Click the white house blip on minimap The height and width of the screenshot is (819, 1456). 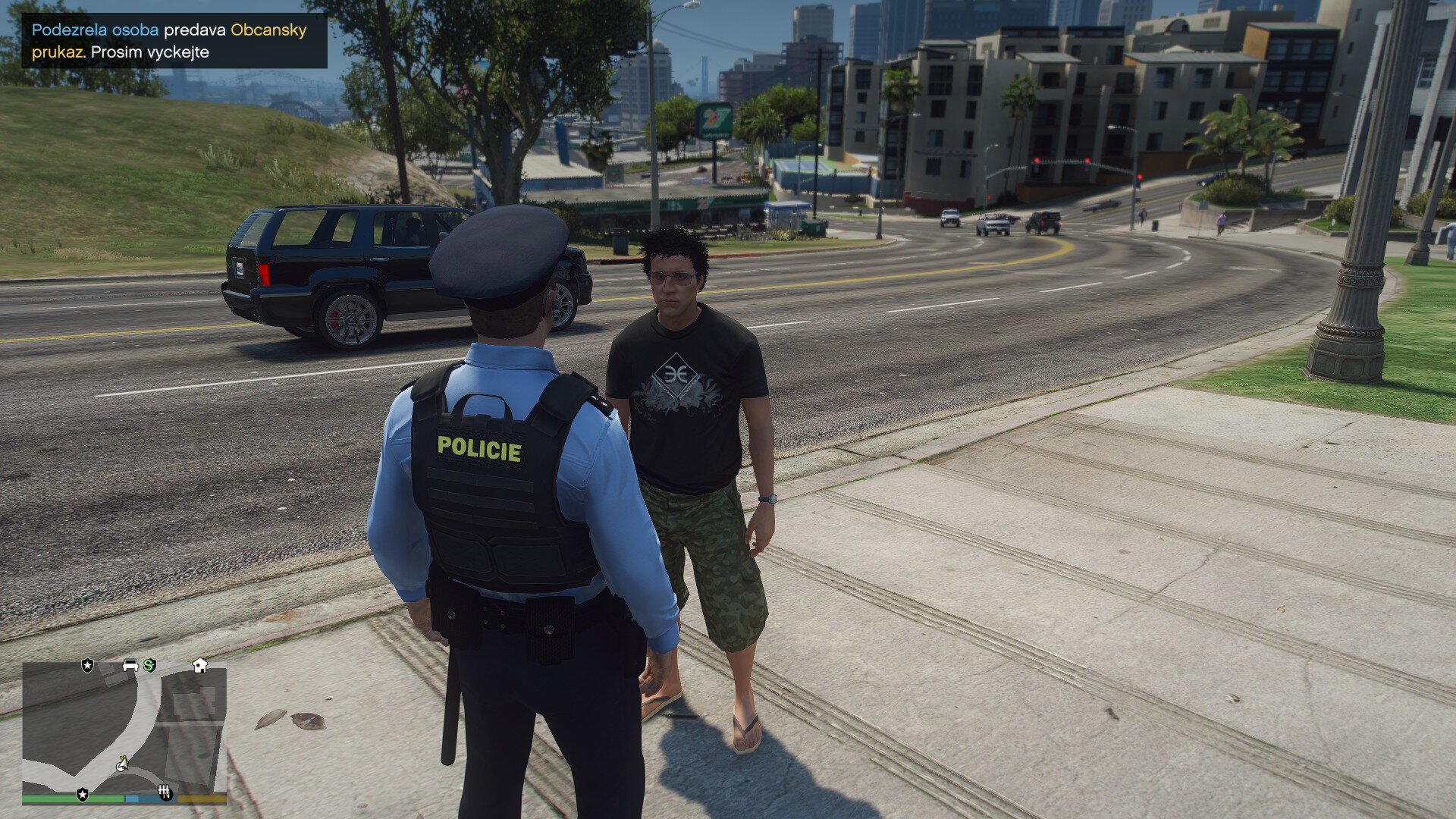(x=200, y=665)
